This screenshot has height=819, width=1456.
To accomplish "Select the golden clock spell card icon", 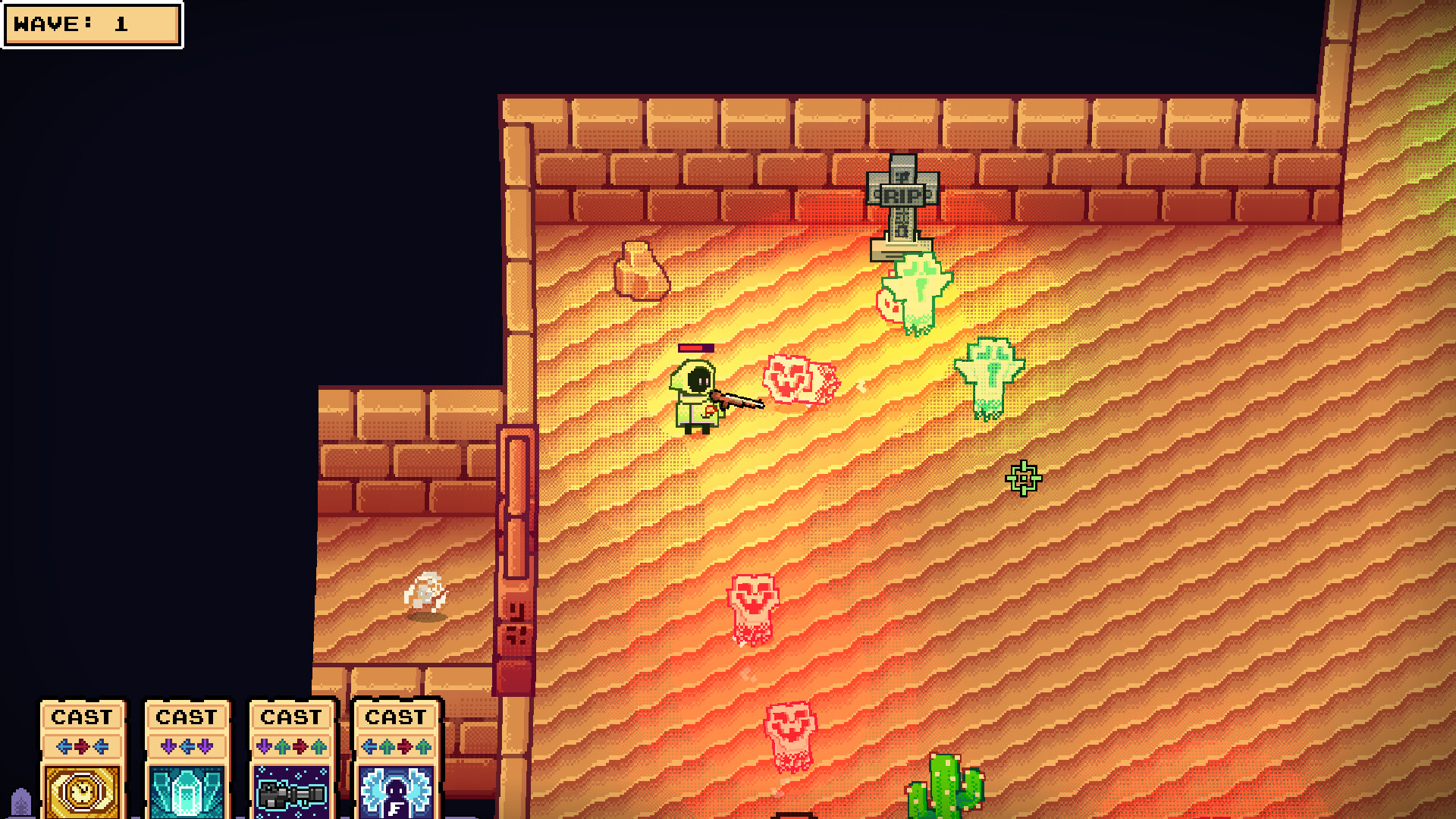I will (x=82, y=789).
